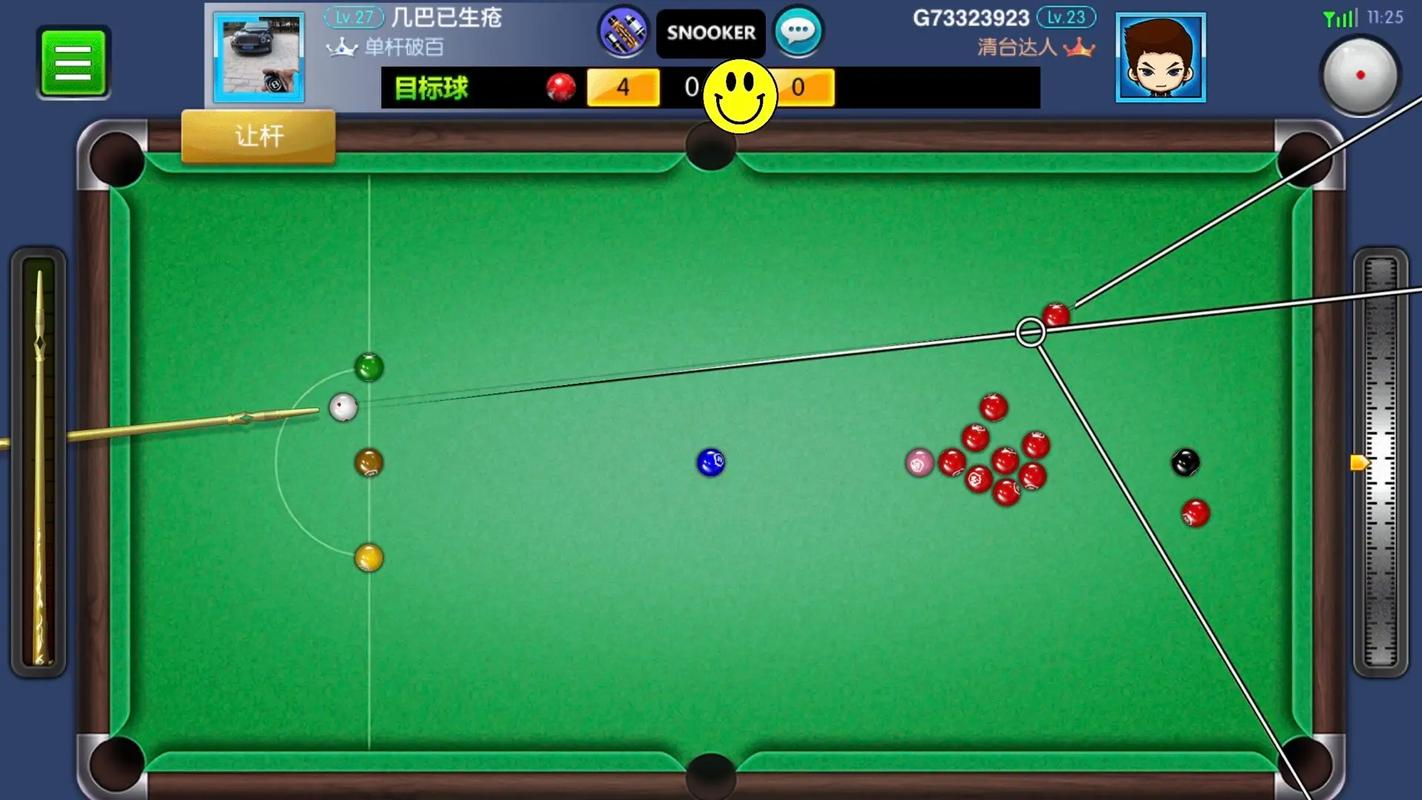The width and height of the screenshot is (1422, 800).
Task: Tap the yellow smiley emoji
Action: point(740,96)
